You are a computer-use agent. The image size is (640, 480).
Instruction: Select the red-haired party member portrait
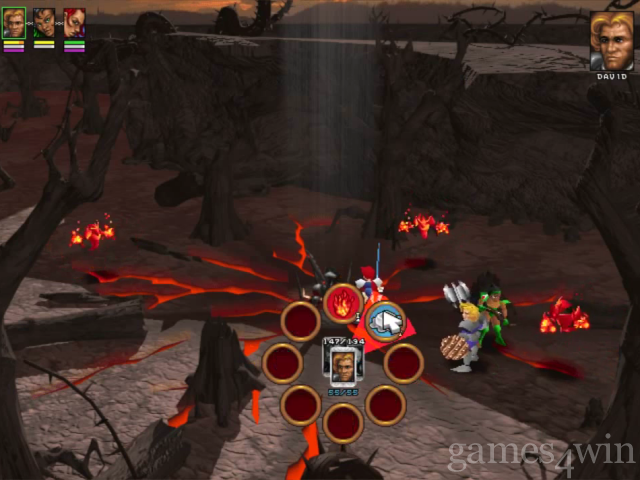74,23
